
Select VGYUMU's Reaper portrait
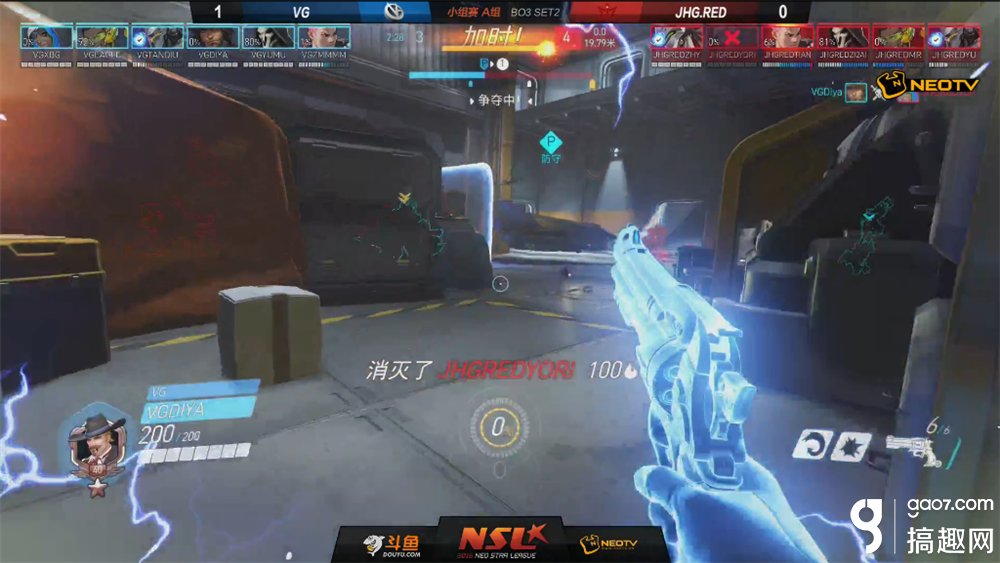tap(268, 37)
